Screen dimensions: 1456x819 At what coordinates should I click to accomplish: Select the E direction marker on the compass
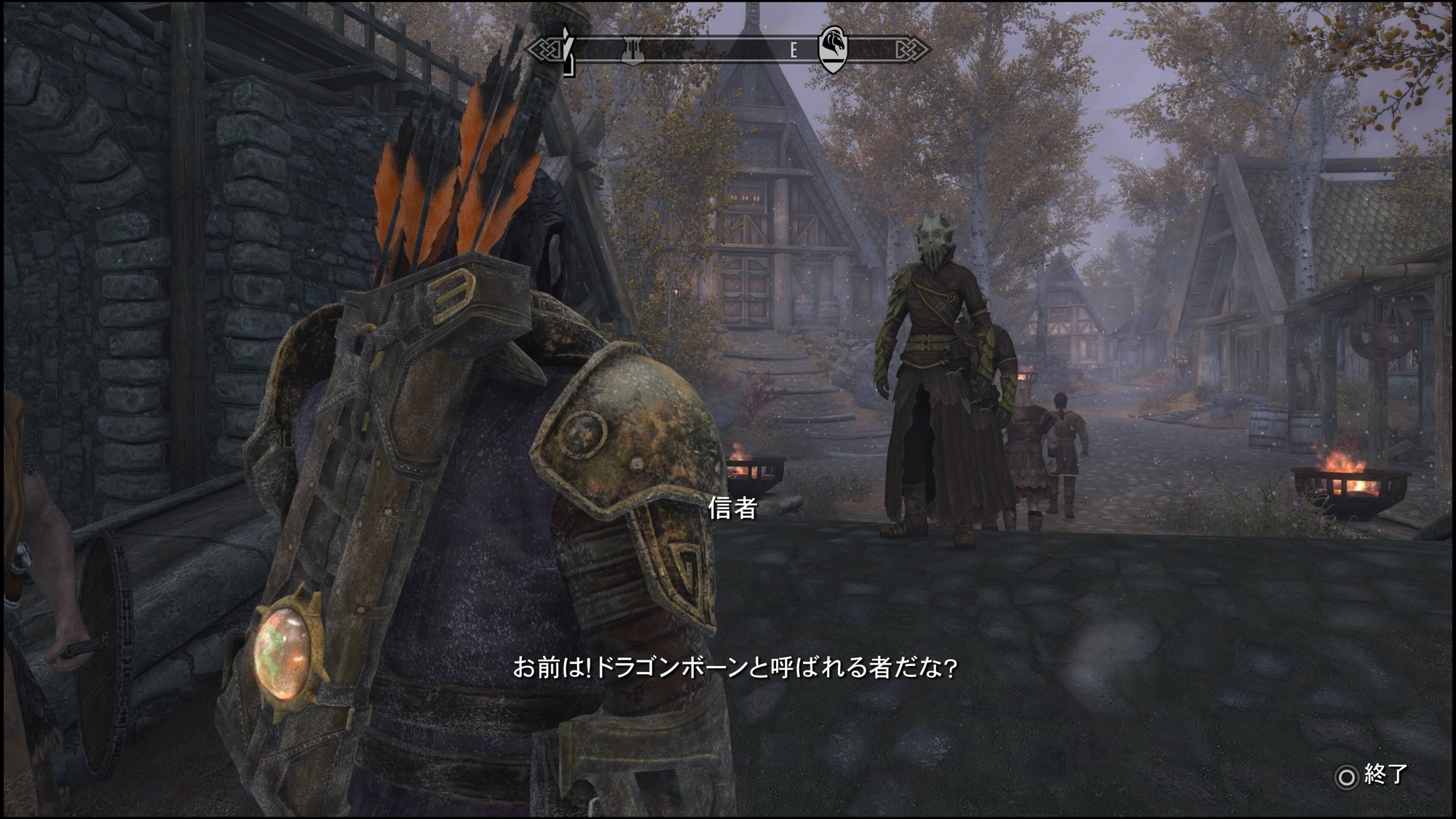(794, 50)
